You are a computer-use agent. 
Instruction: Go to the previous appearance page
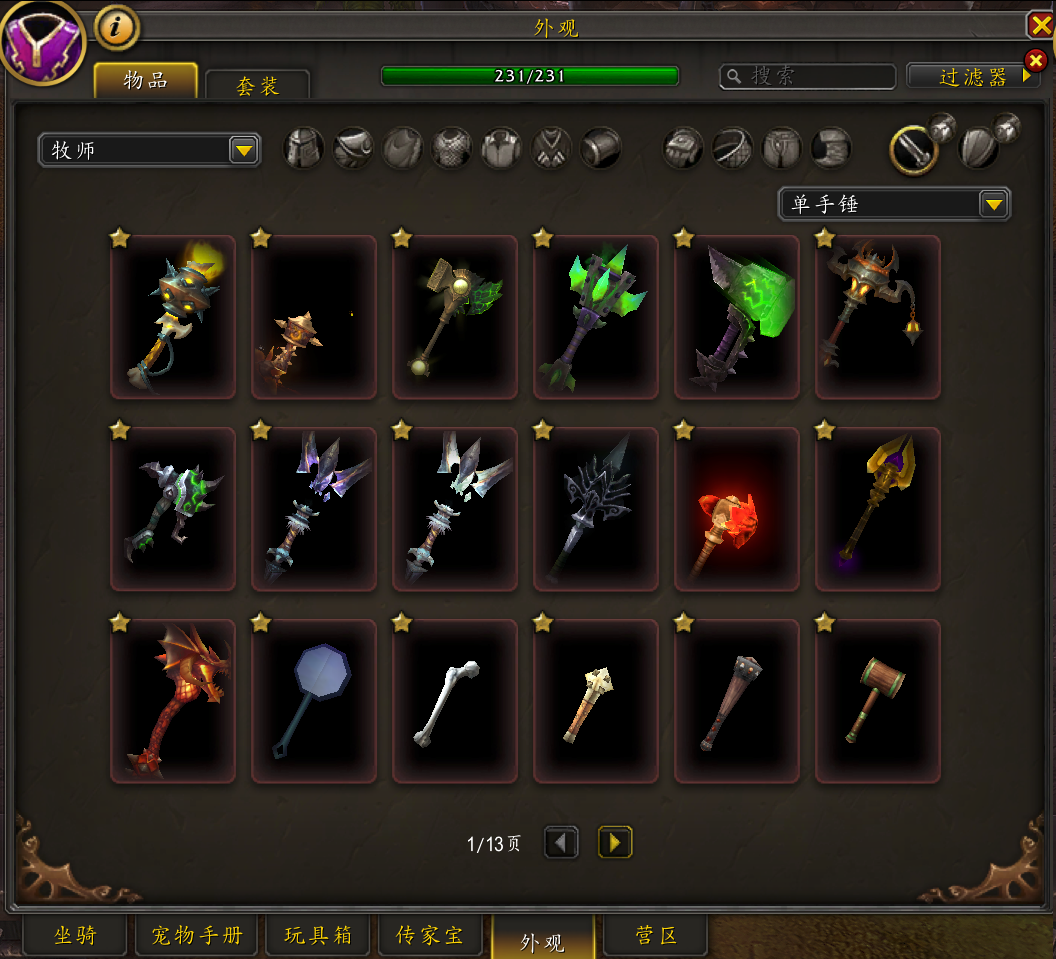click(561, 843)
